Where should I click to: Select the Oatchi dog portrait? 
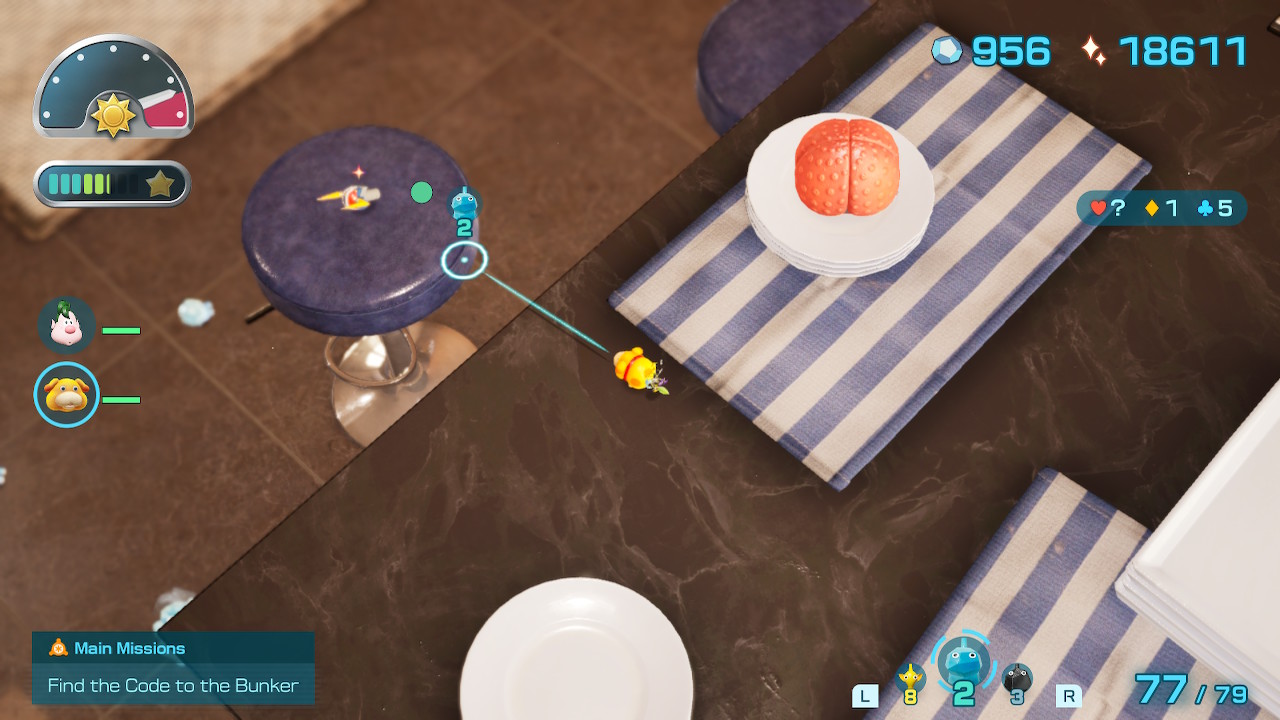click(67, 395)
